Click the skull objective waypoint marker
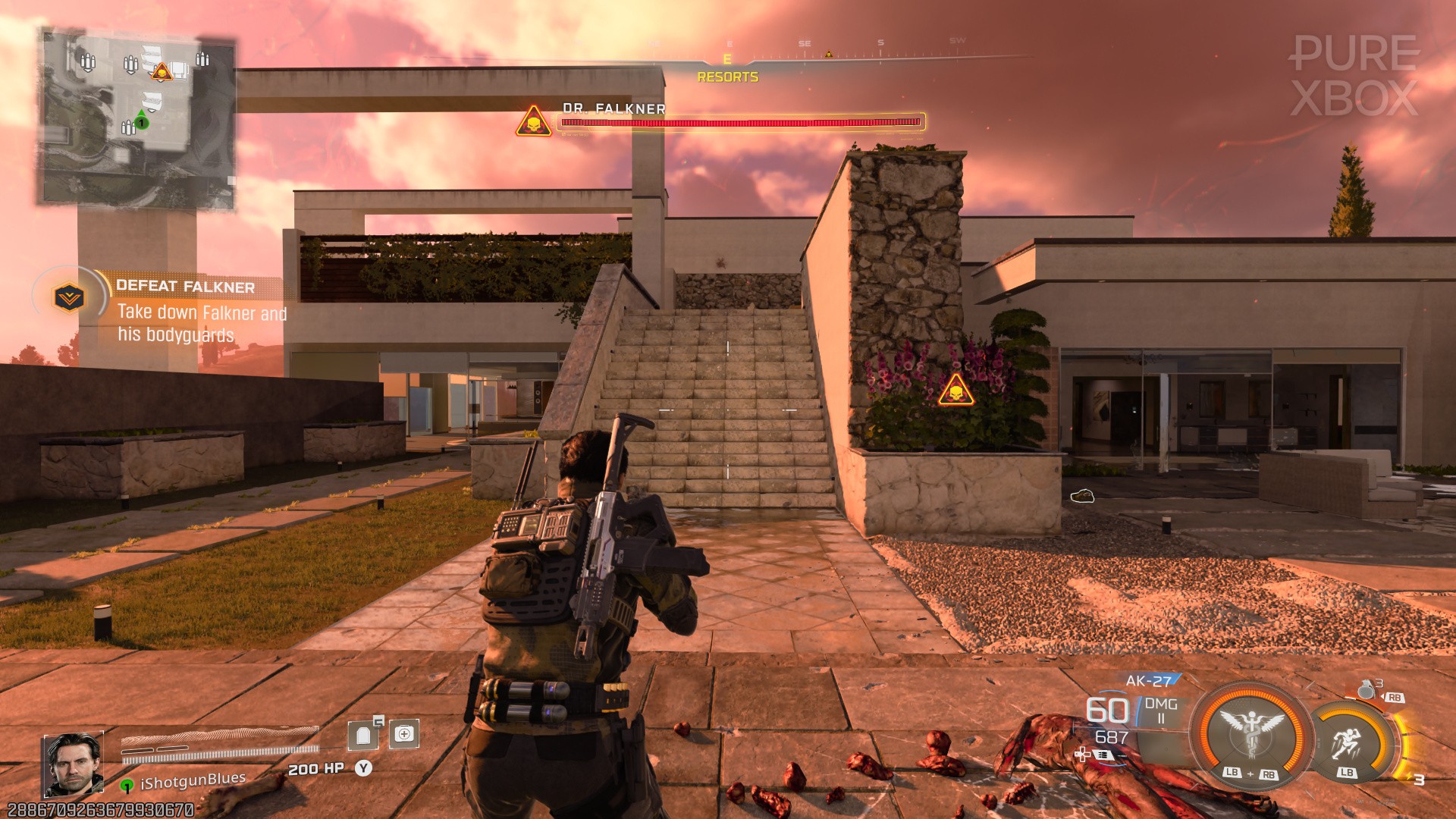The image size is (1456, 819). click(x=955, y=391)
